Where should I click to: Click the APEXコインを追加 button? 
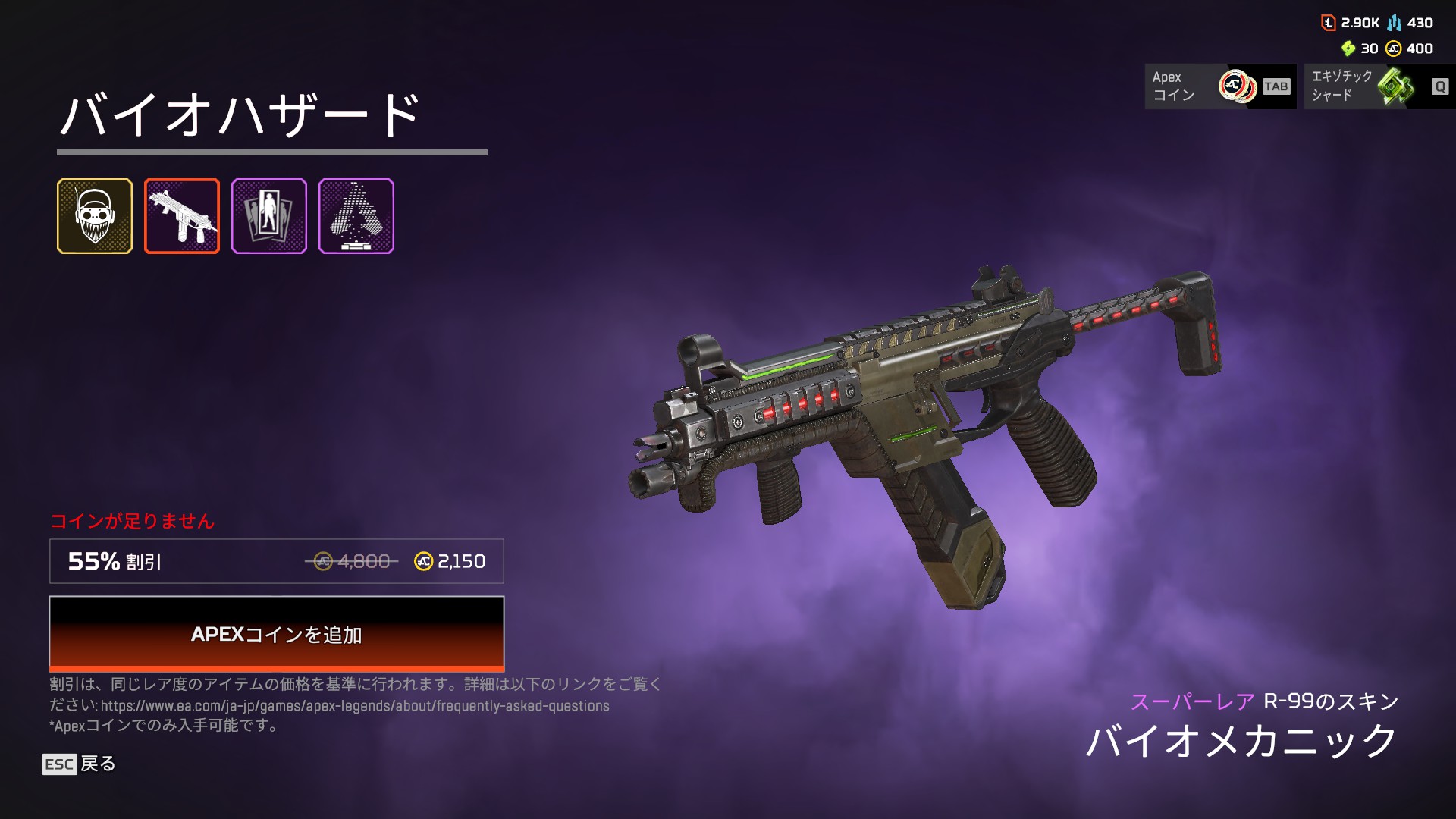coord(276,634)
